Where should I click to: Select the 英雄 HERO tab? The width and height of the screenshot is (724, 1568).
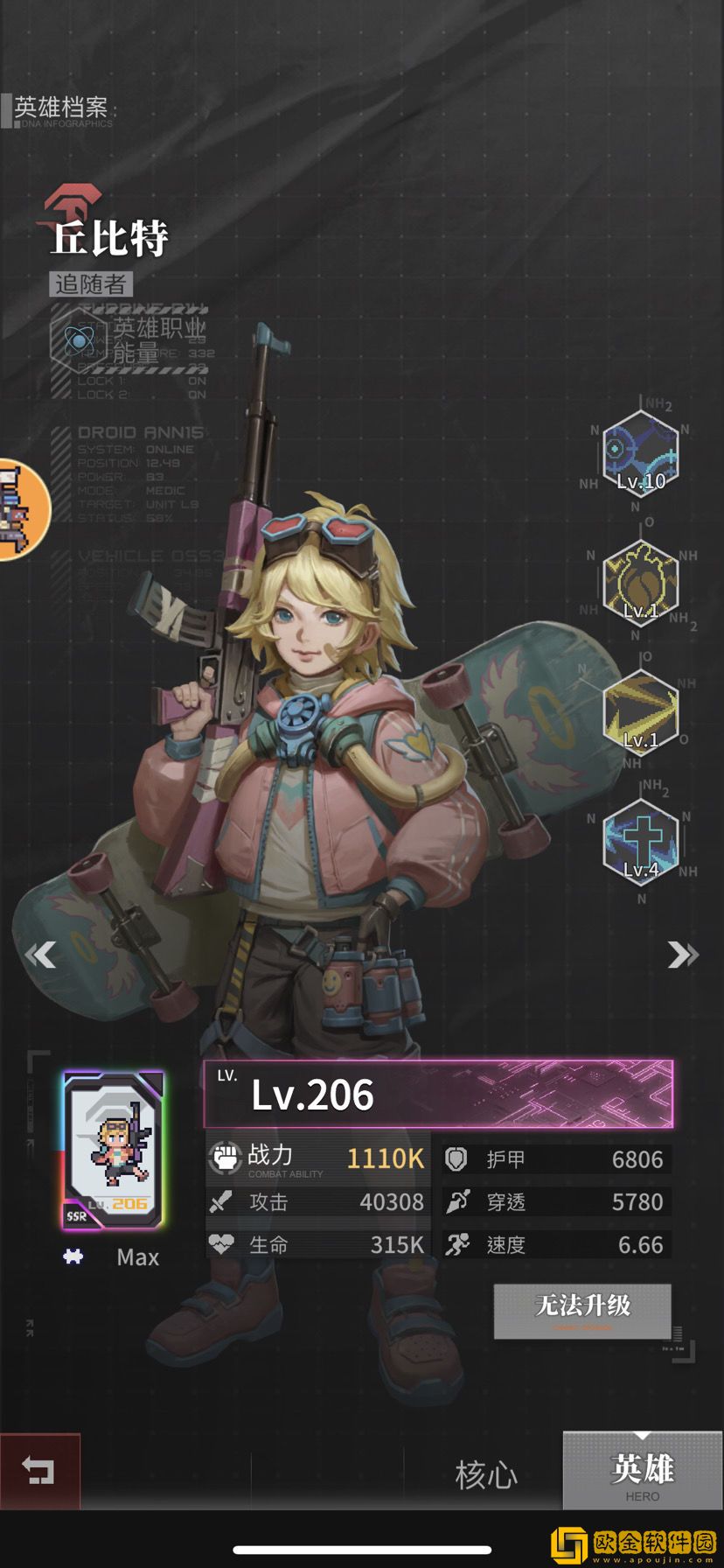click(x=642, y=1471)
